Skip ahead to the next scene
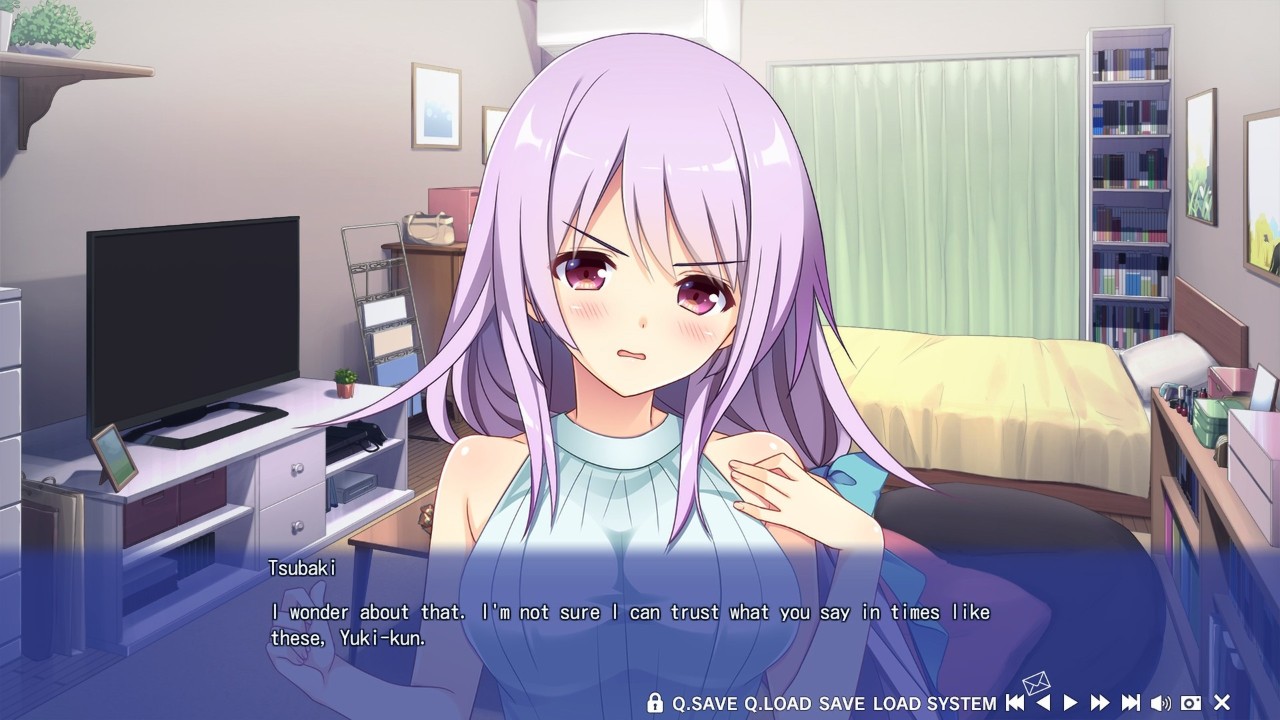This screenshot has width=1280, height=720. (x=1131, y=703)
